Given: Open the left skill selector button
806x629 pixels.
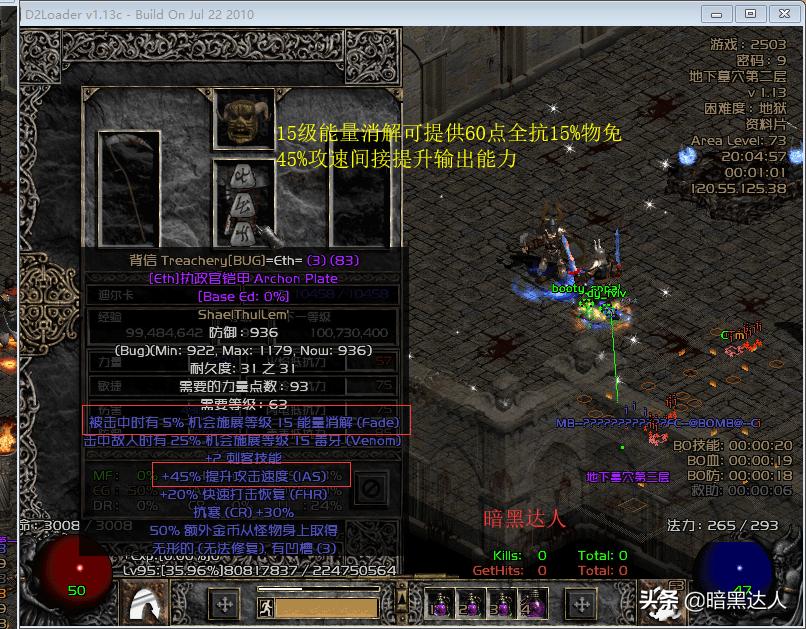Looking at the screenshot, I should 225,604.
